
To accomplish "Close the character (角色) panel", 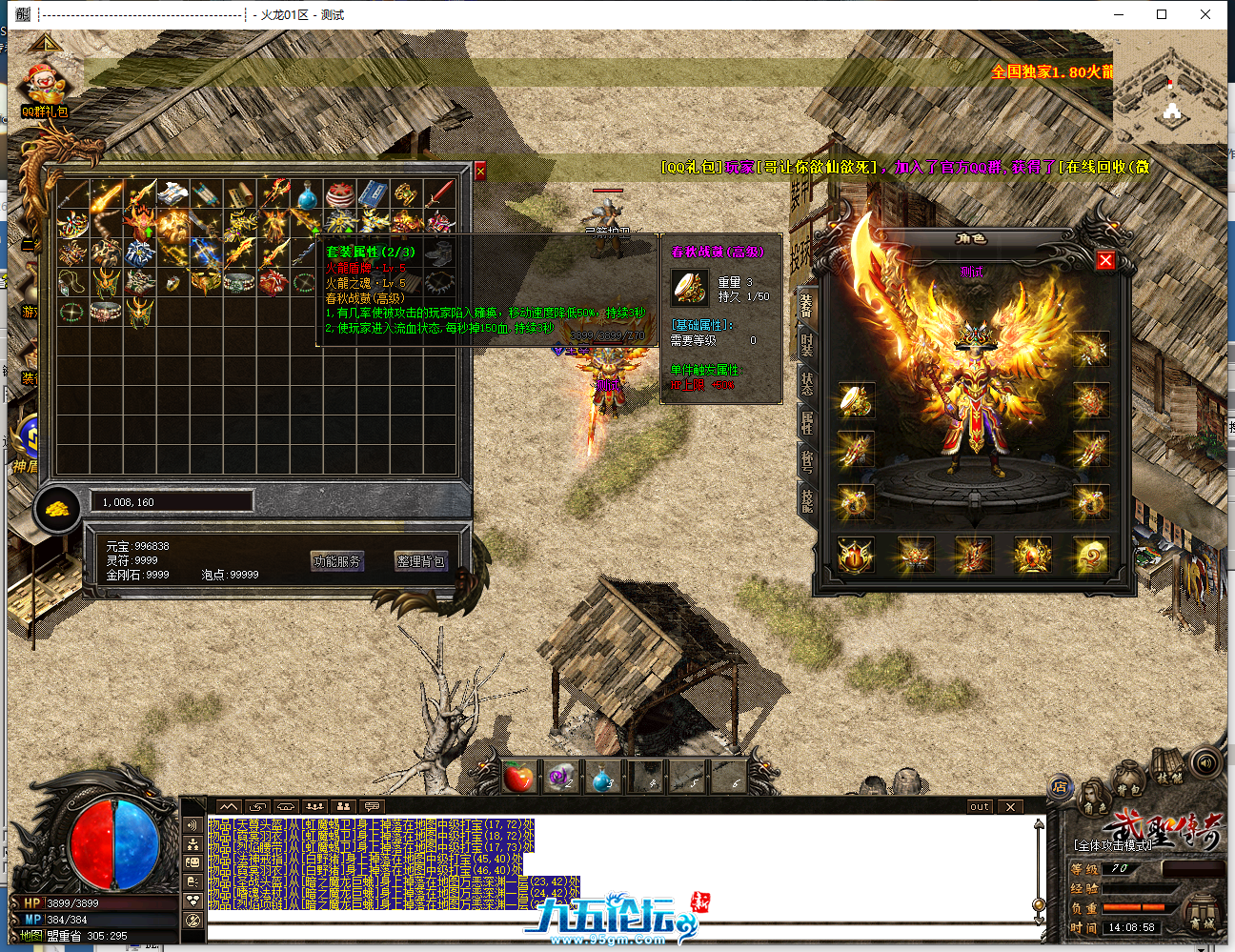I will point(1105,260).
